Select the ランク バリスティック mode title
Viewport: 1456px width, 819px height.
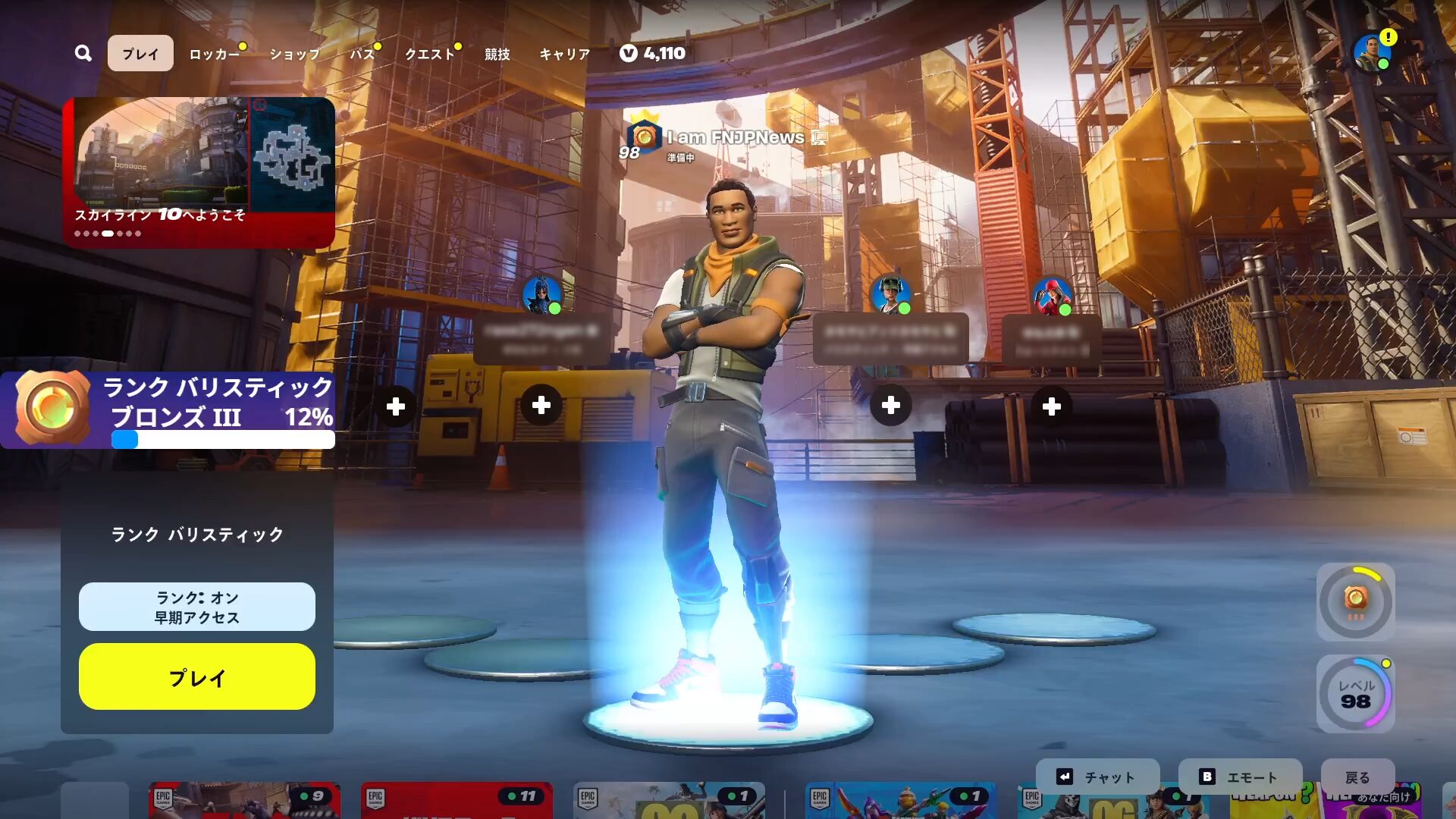pos(197,535)
